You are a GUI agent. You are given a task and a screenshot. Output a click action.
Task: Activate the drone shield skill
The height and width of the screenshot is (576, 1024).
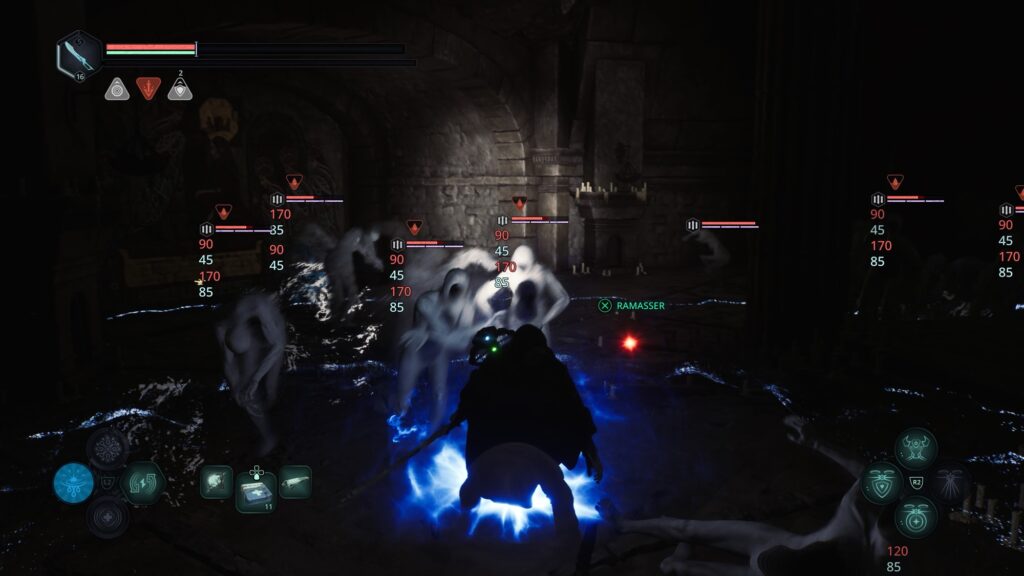tap(881, 484)
